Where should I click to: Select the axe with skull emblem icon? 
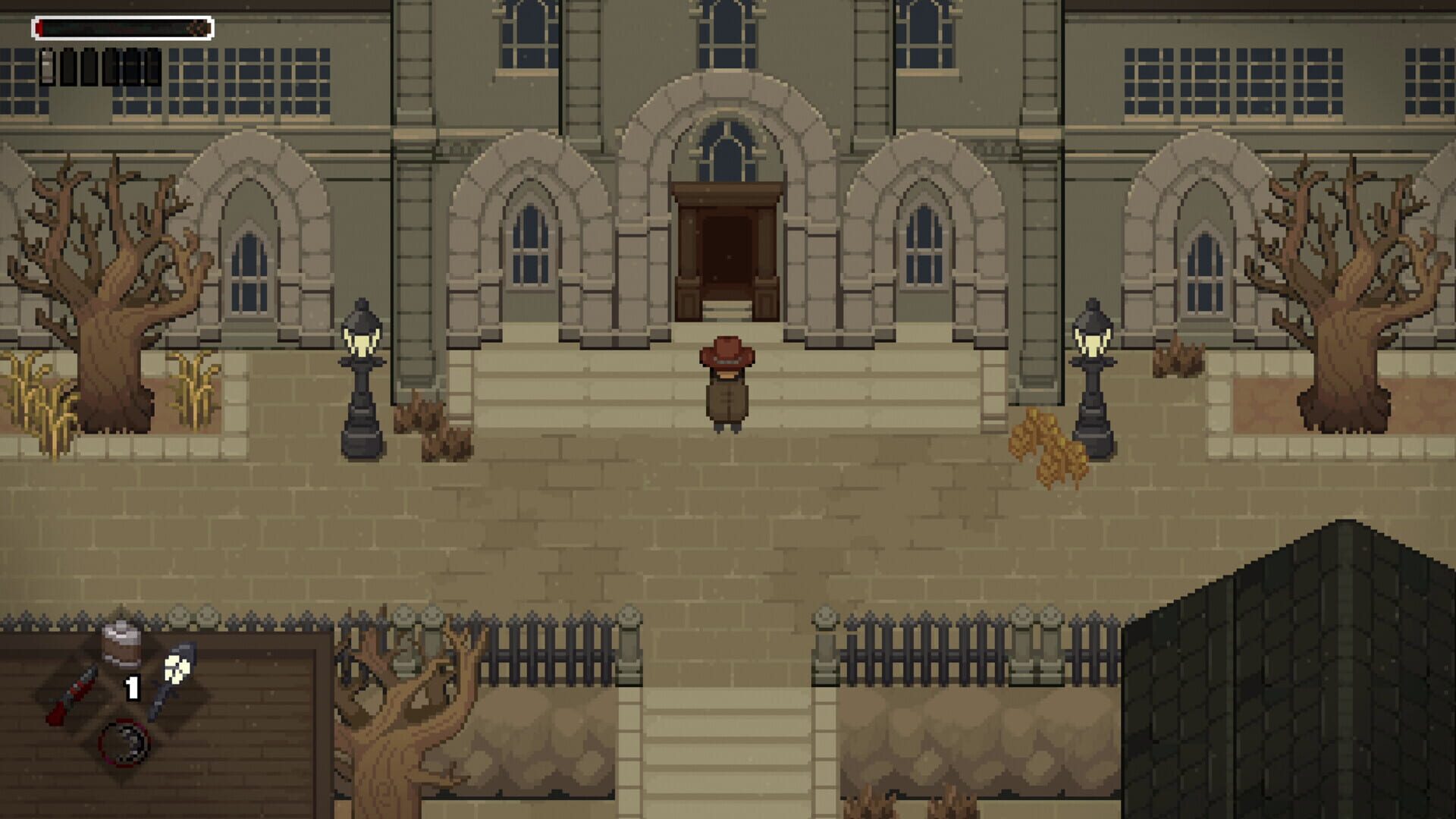pyautogui.click(x=174, y=673)
